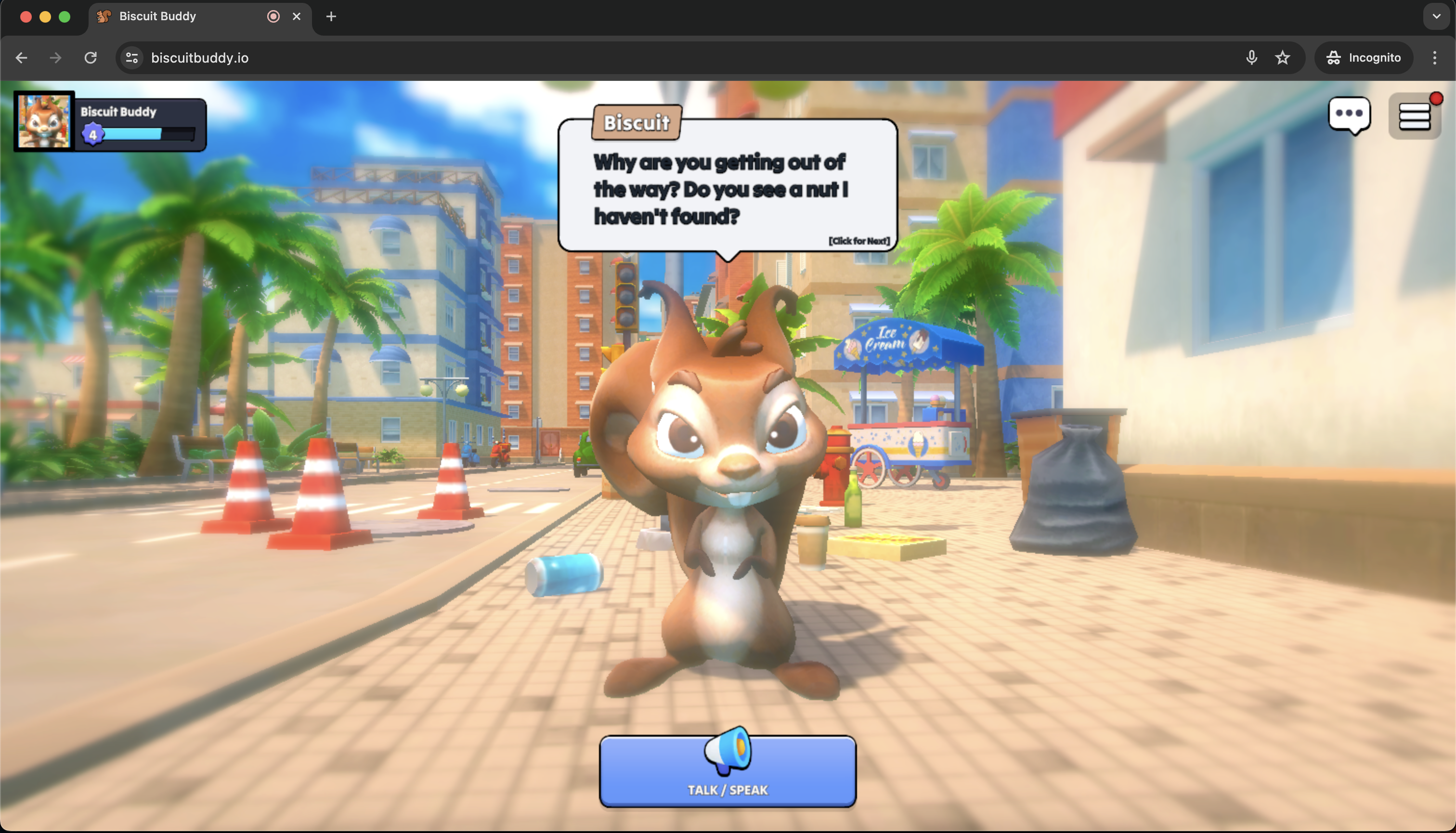Reload the biscuitbuddy.io page
This screenshot has height=833, width=1456.
(x=91, y=58)
